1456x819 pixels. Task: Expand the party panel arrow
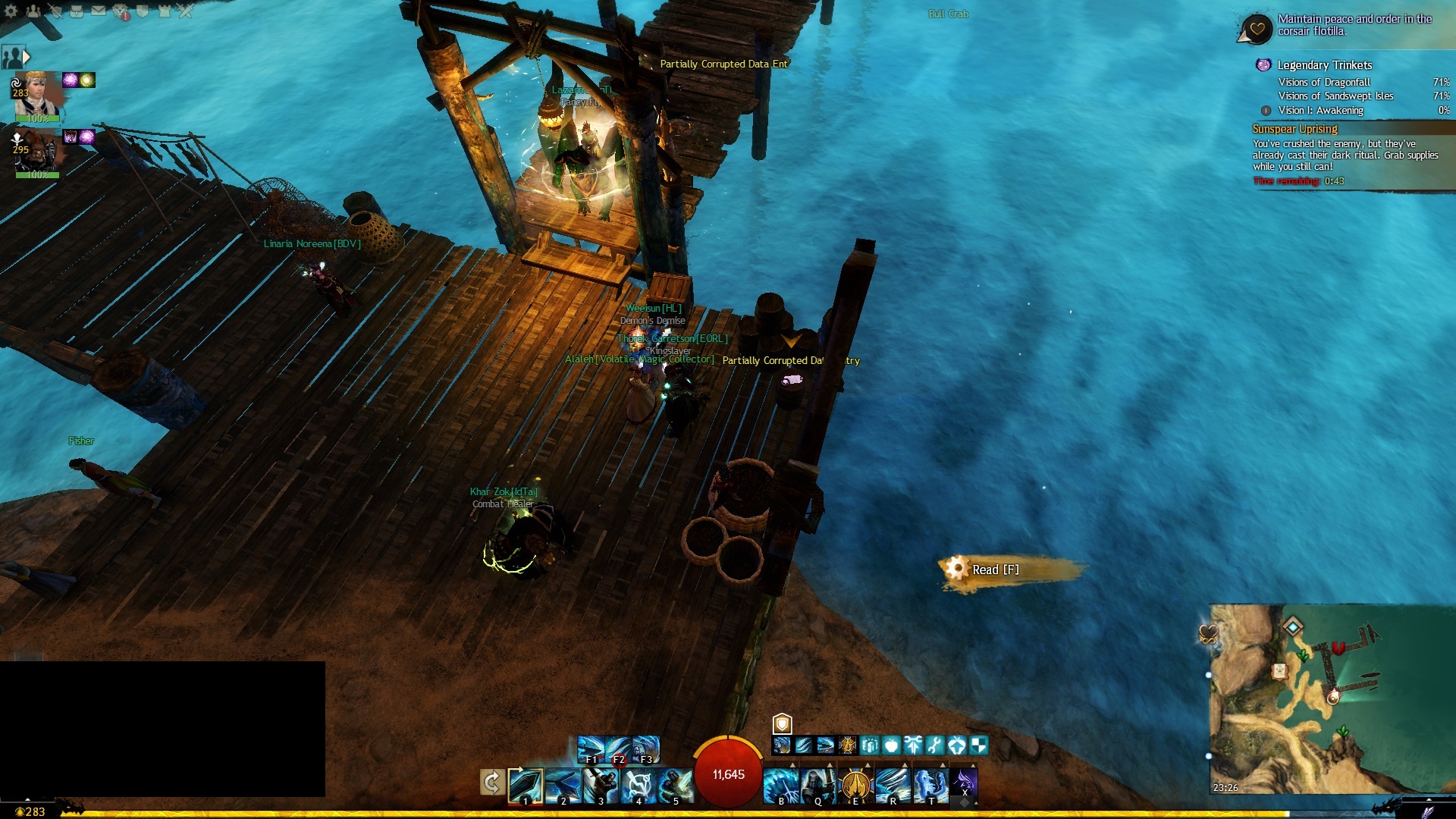tap(27, 56)
